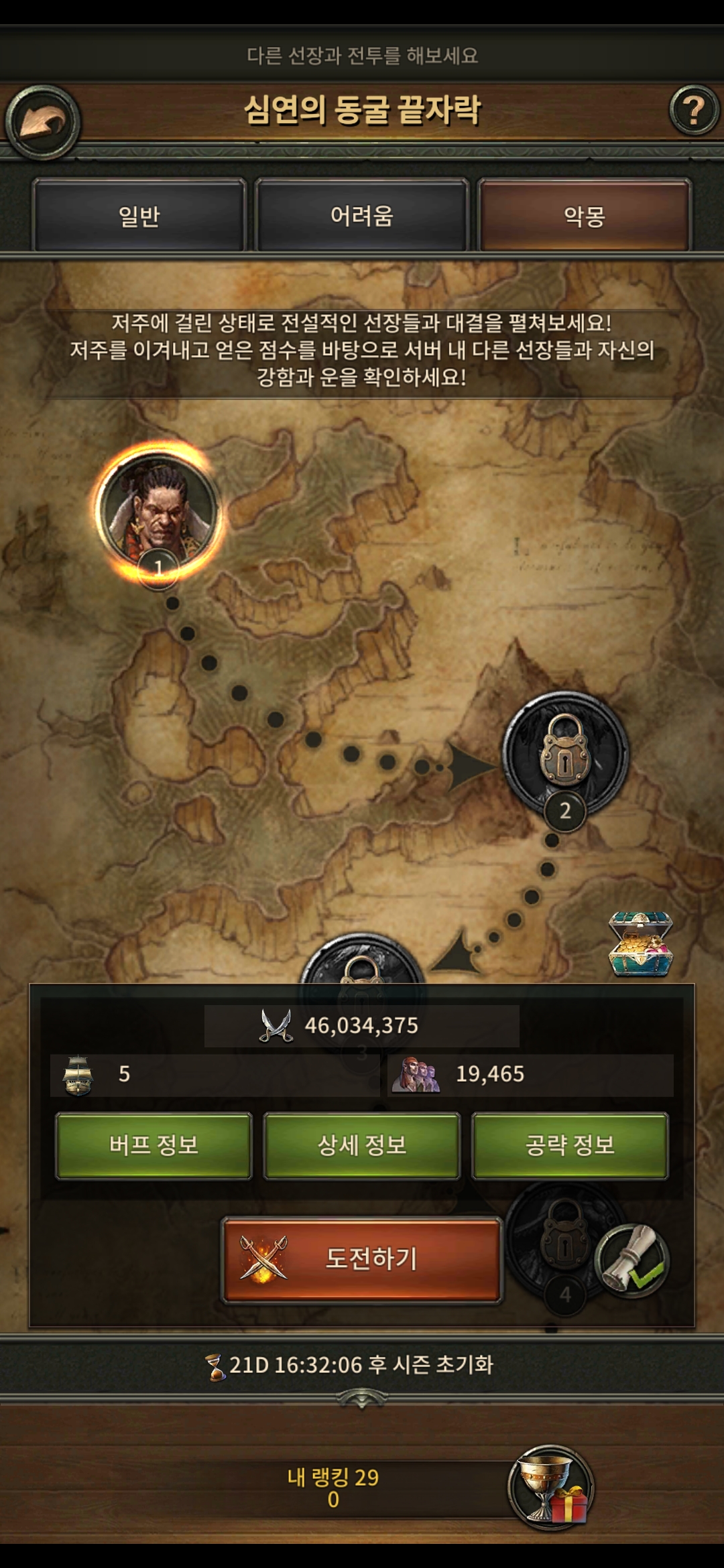The height and width of the screenshot is (1568, 724).
Task: Select locked stage 2 node
Action: [565, 754]
